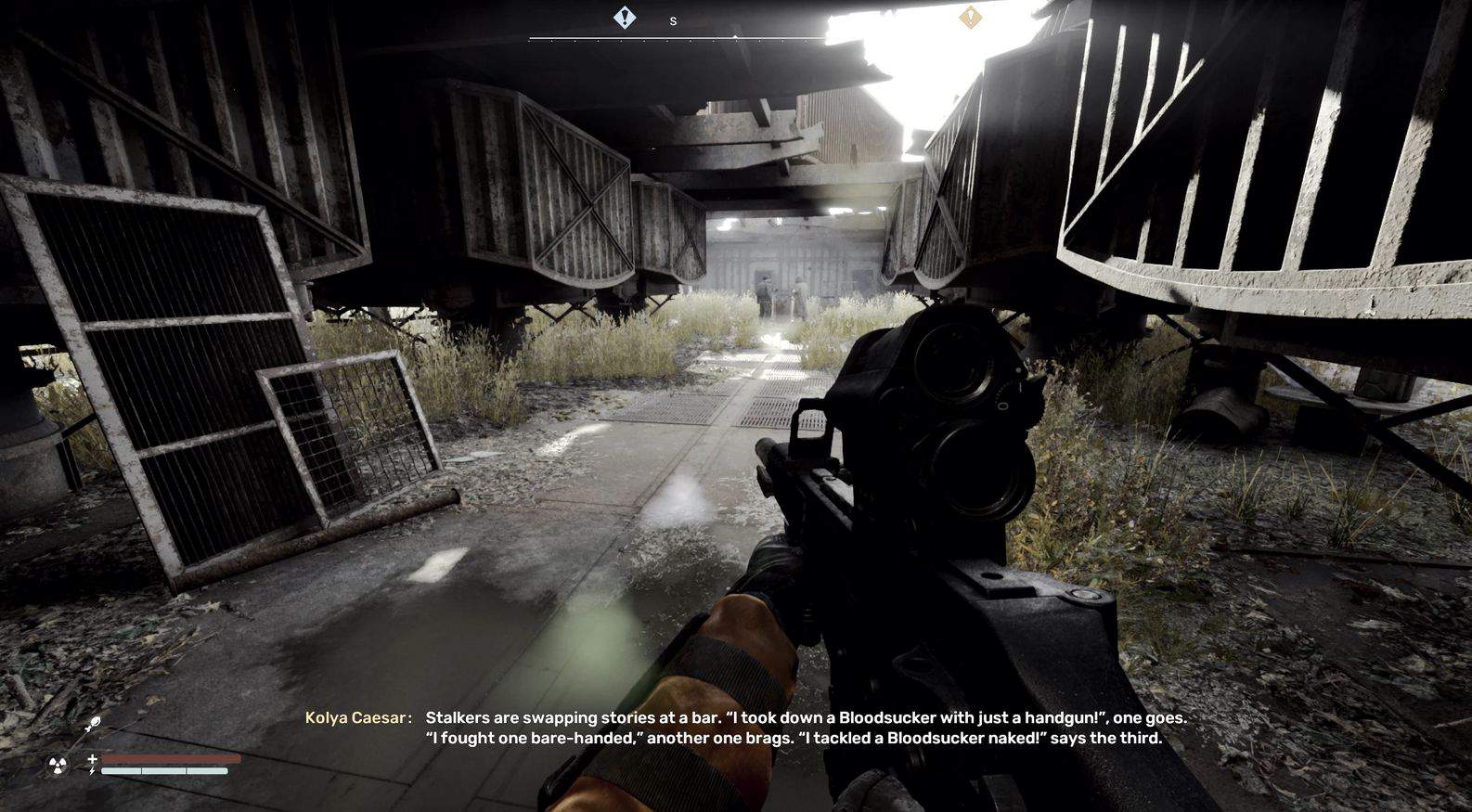
Task: Select the white diamond quest marker on compass
Action: click(625, 18)
